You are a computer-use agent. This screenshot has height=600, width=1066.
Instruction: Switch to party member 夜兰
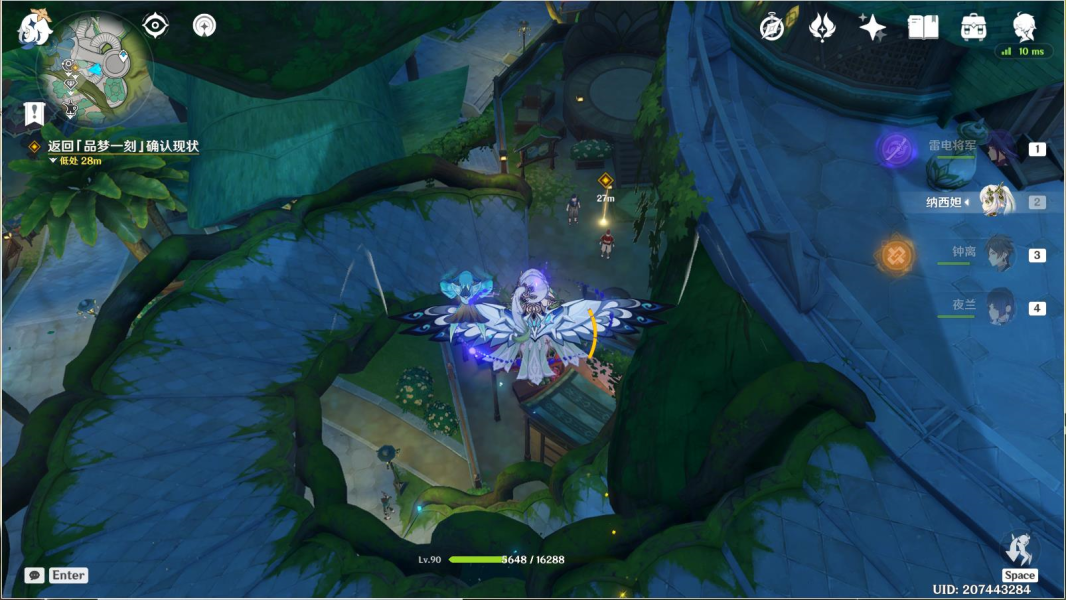(995, 307)
